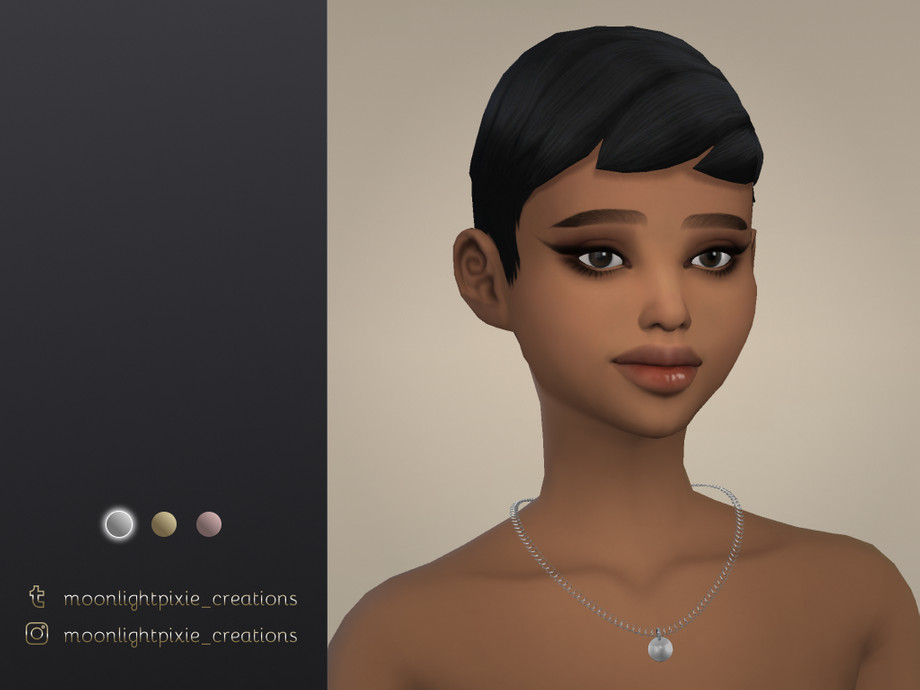This screenshot has width=920, height=690.
Task: Open the Tumblr moonlightpixie_creations link
Action: tap(180, 599)
